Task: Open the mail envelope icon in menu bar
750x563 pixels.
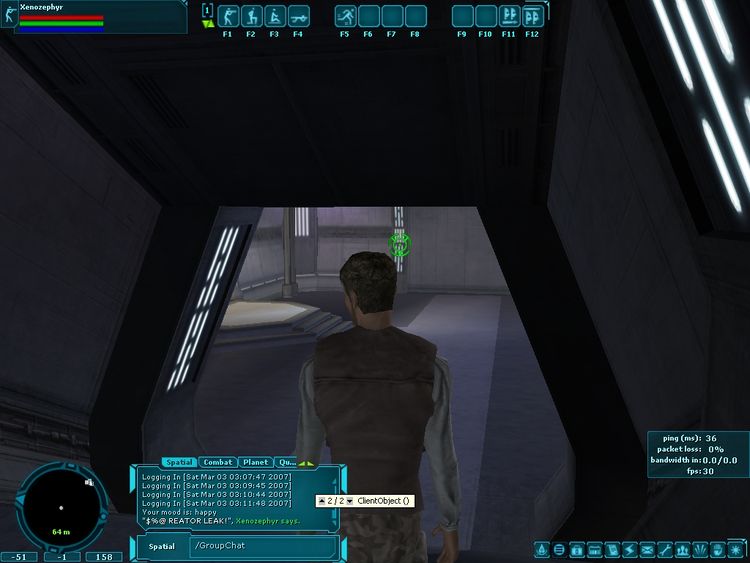Action: pos(647,549)
